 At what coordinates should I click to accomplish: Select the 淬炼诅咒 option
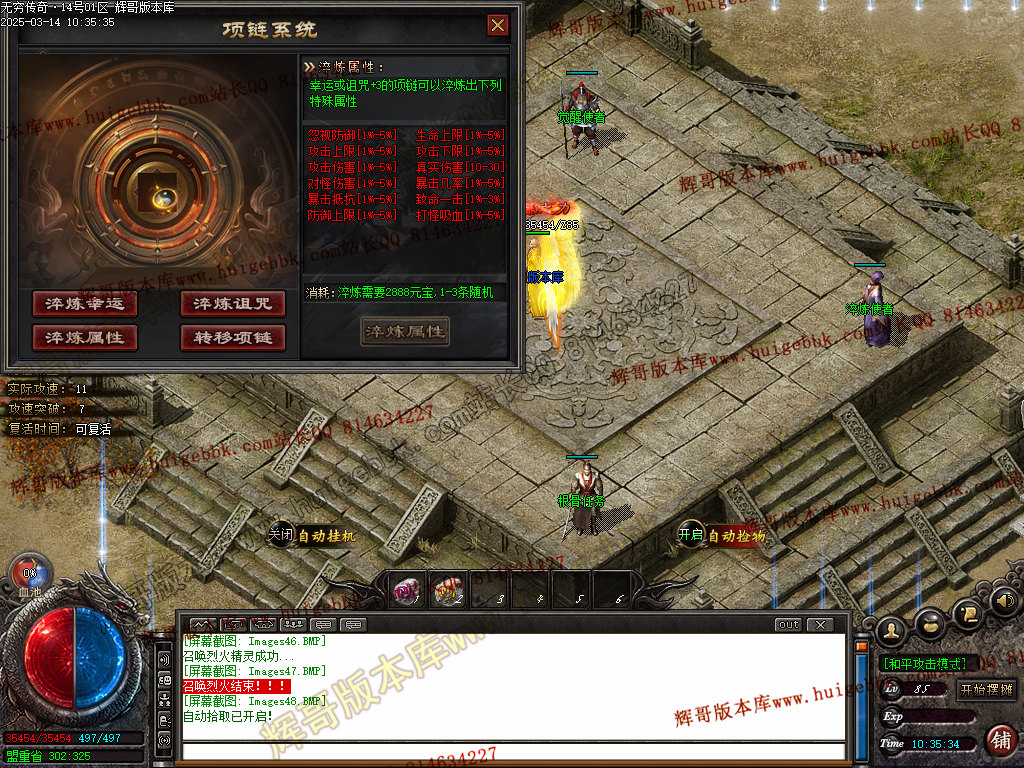pyautogui.click(x=233, y=304)
